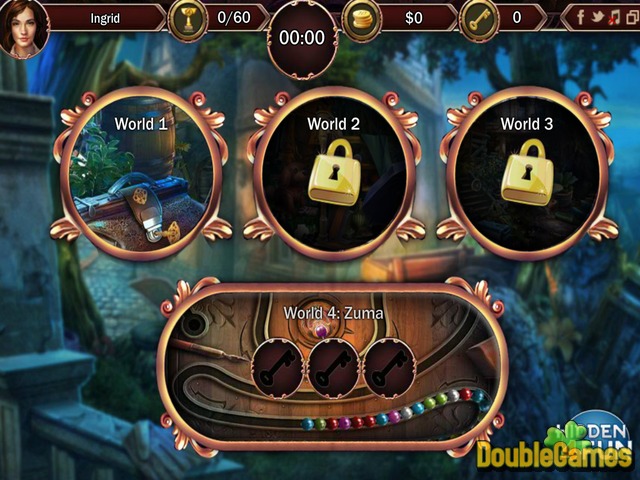Click the golden key icon in top bar
Image resolution: width=640 pixels, height=480 pixels.
pyautogui.click(x=479, y=18)
